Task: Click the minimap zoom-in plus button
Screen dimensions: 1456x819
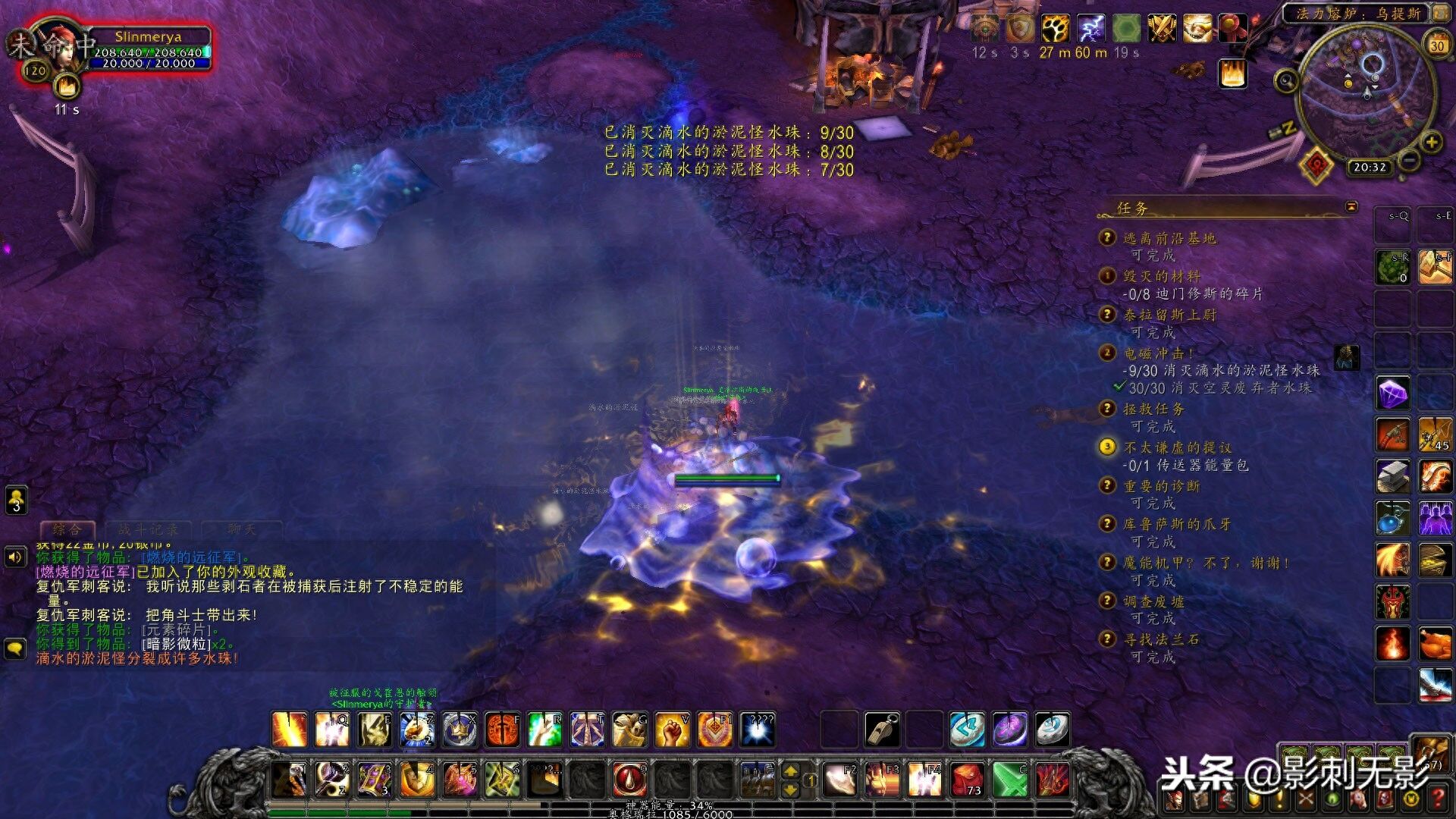Action: pyautogui.click(x=1431, y=142)
